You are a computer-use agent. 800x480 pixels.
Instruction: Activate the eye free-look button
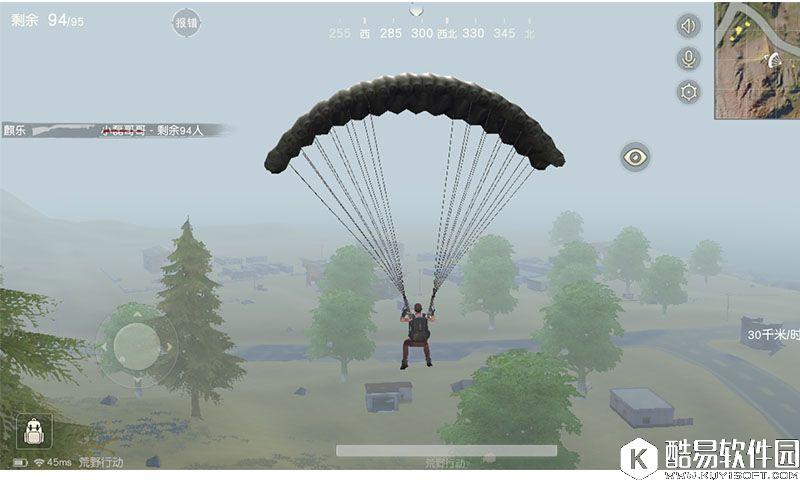(635, 156)
